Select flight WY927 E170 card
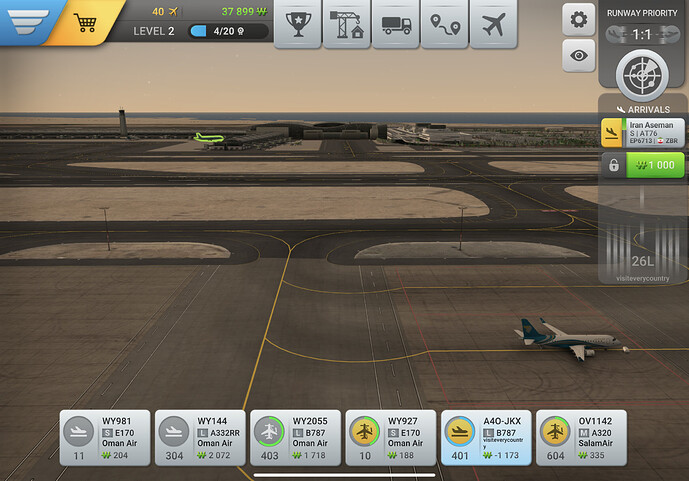The width and height of the screenshot is (689, 481). tap(391, 437)
